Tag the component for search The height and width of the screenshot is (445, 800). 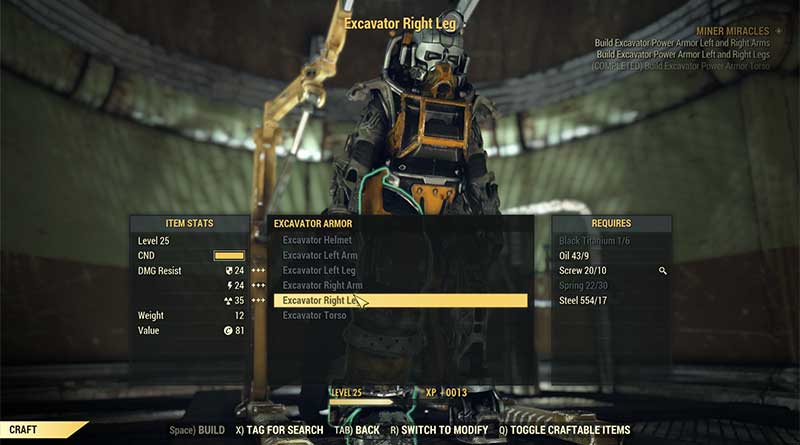click(279, 430)
